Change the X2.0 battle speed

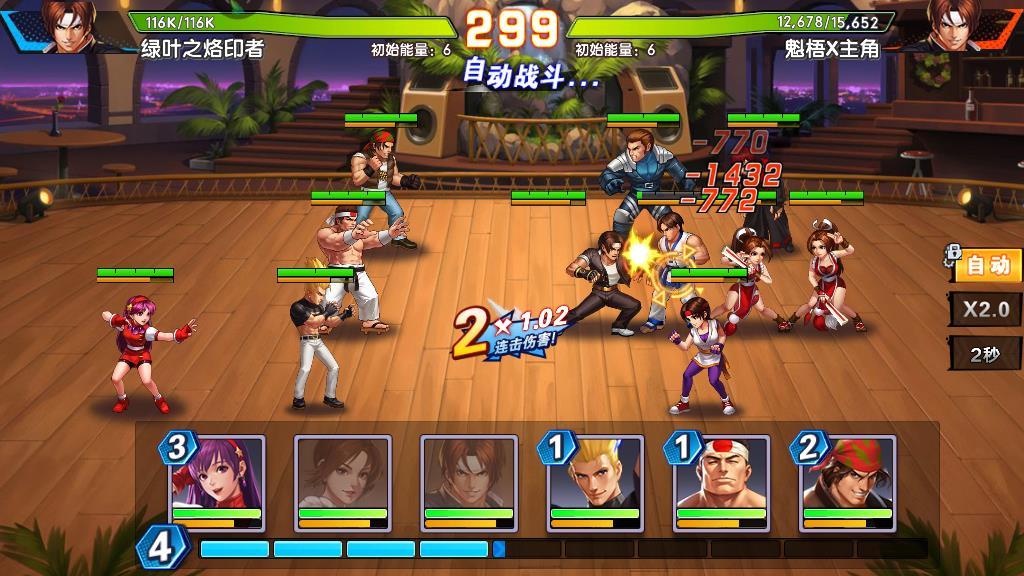(x=986, y=309)
